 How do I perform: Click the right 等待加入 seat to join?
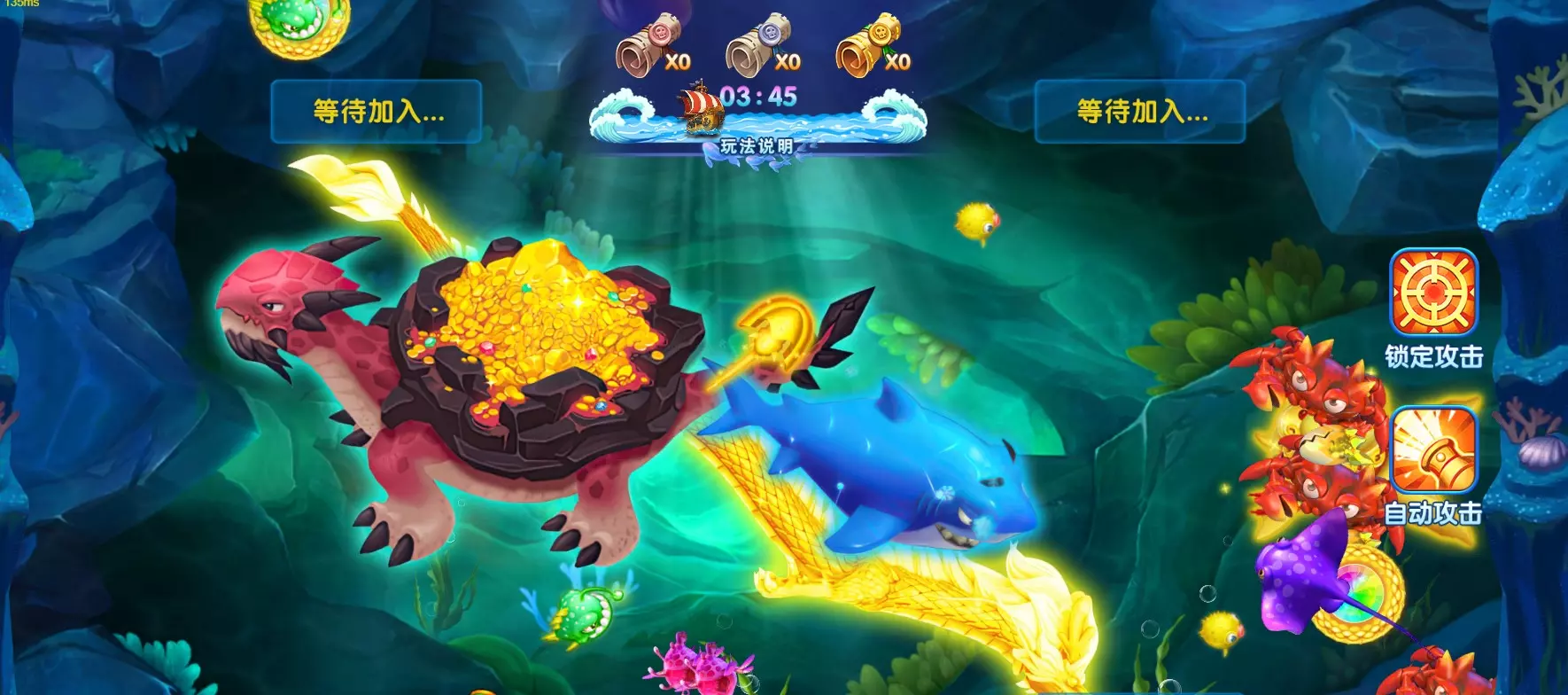1142,113
